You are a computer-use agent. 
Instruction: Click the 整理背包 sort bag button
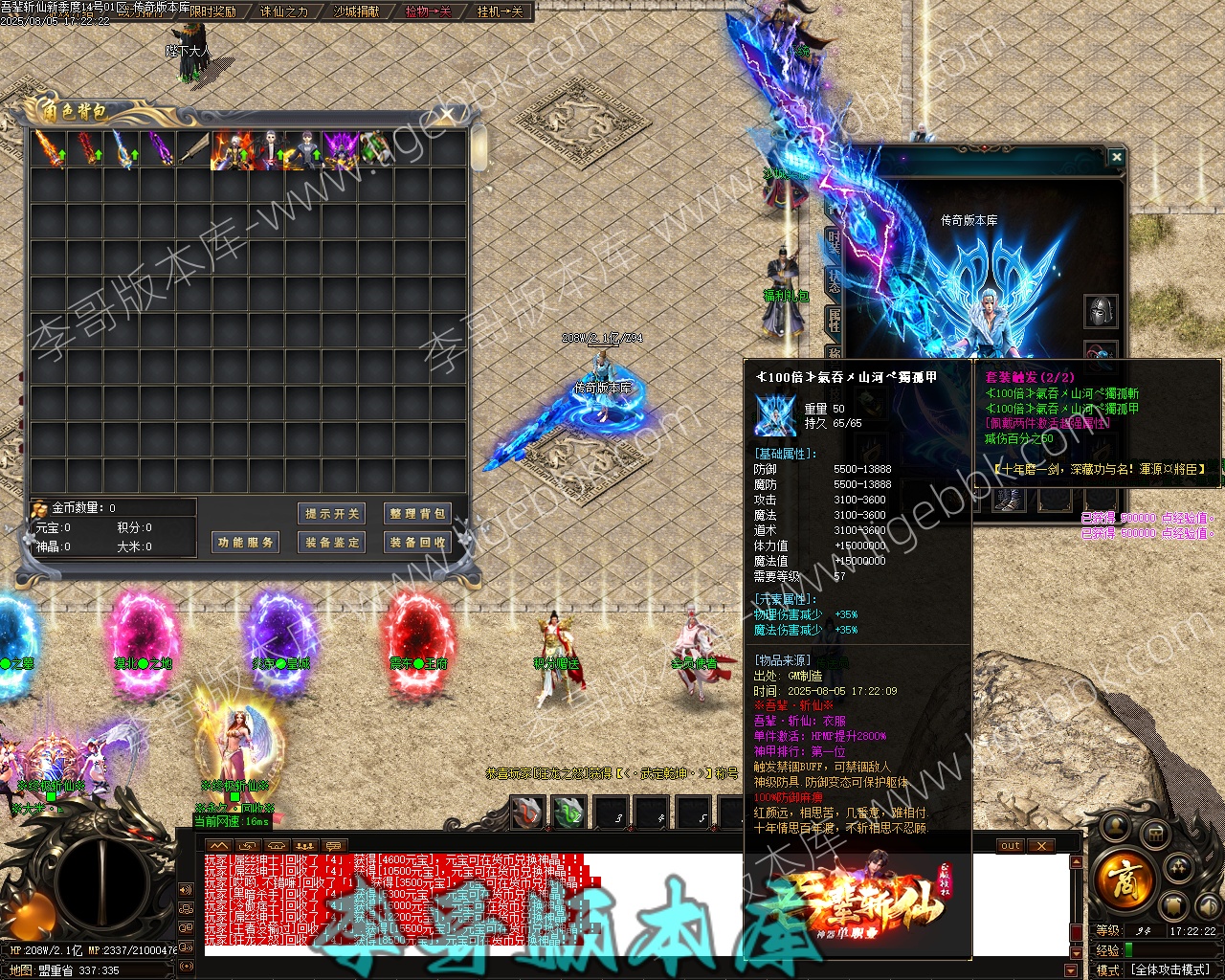coord(416,514)
